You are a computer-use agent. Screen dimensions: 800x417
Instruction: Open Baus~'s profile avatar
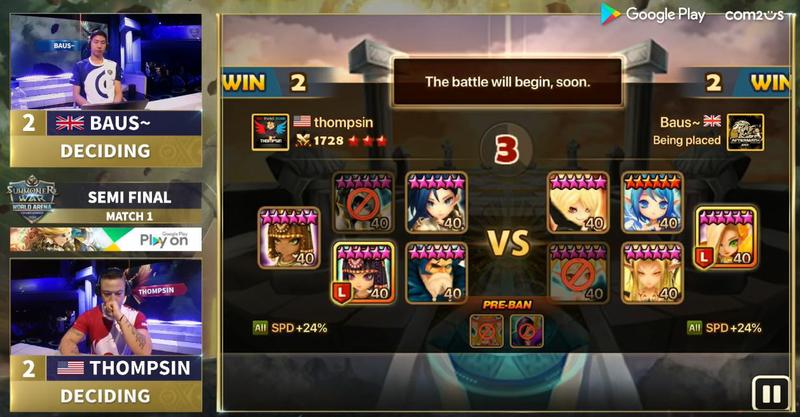(x=745, y=132)
